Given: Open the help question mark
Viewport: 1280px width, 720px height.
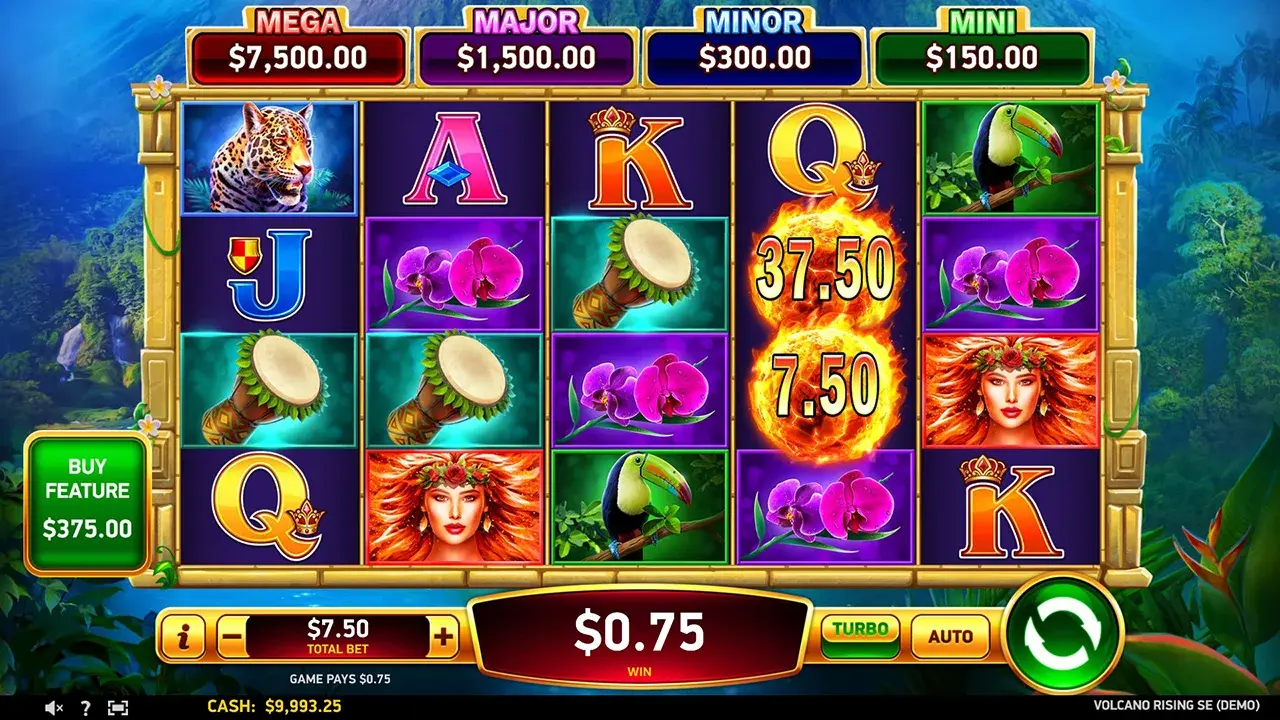Looking at the screenshot, I should [x=85, y=707].
